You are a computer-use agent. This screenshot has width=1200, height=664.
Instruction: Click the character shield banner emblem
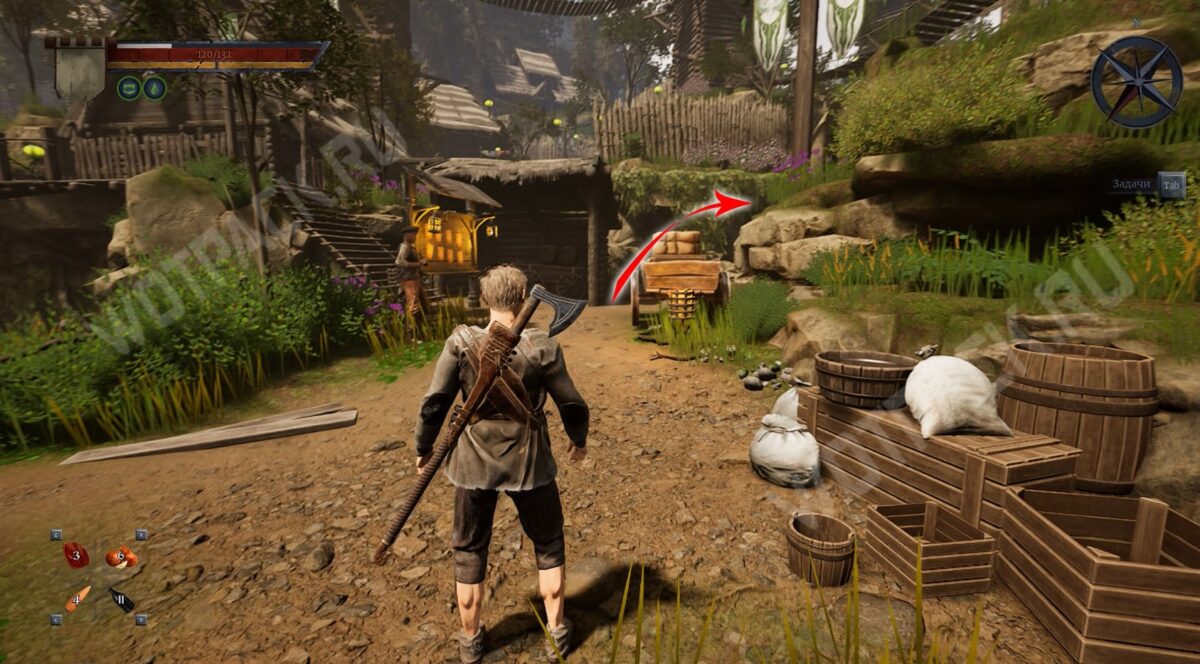(x=81, y=70)
